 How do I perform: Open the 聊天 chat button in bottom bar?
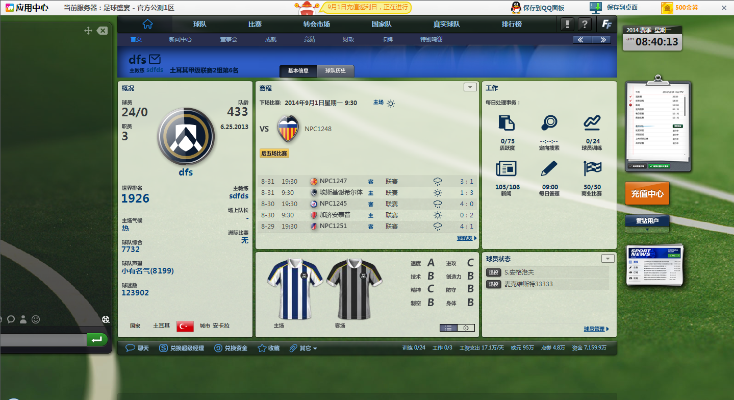[138, 348]
